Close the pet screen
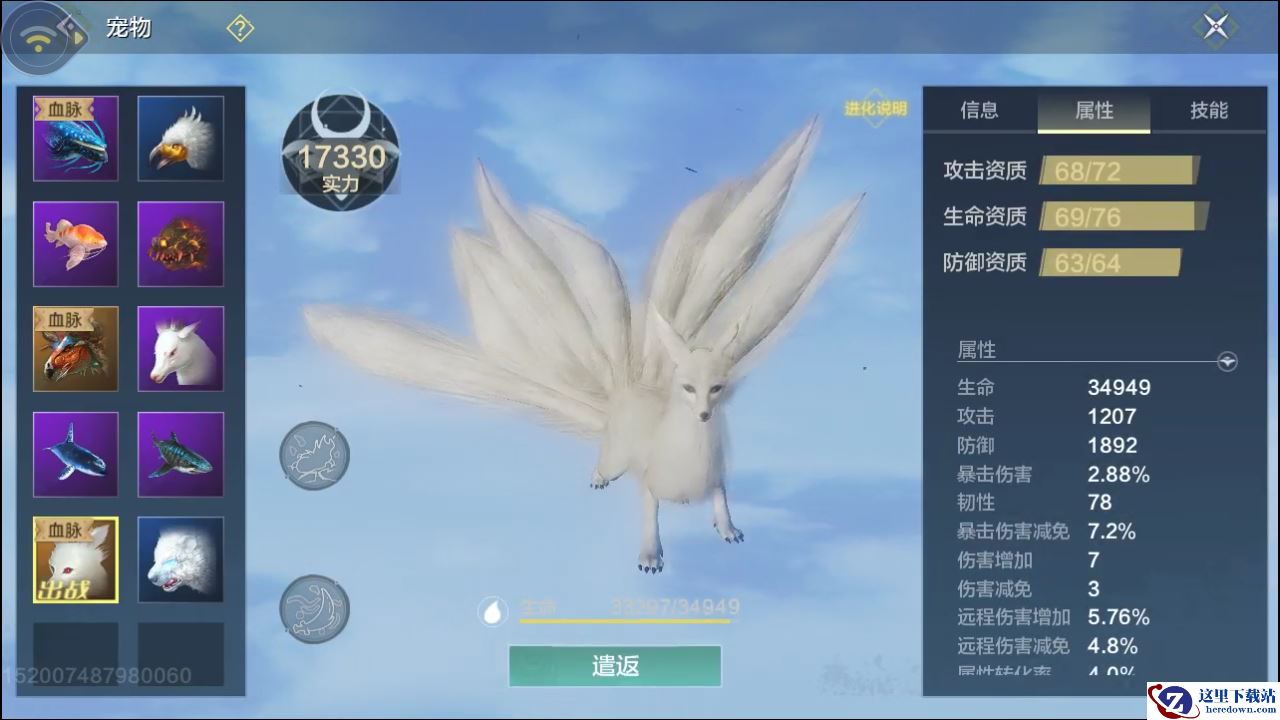The image size is (1280, 720). (x=1215, y=27)
